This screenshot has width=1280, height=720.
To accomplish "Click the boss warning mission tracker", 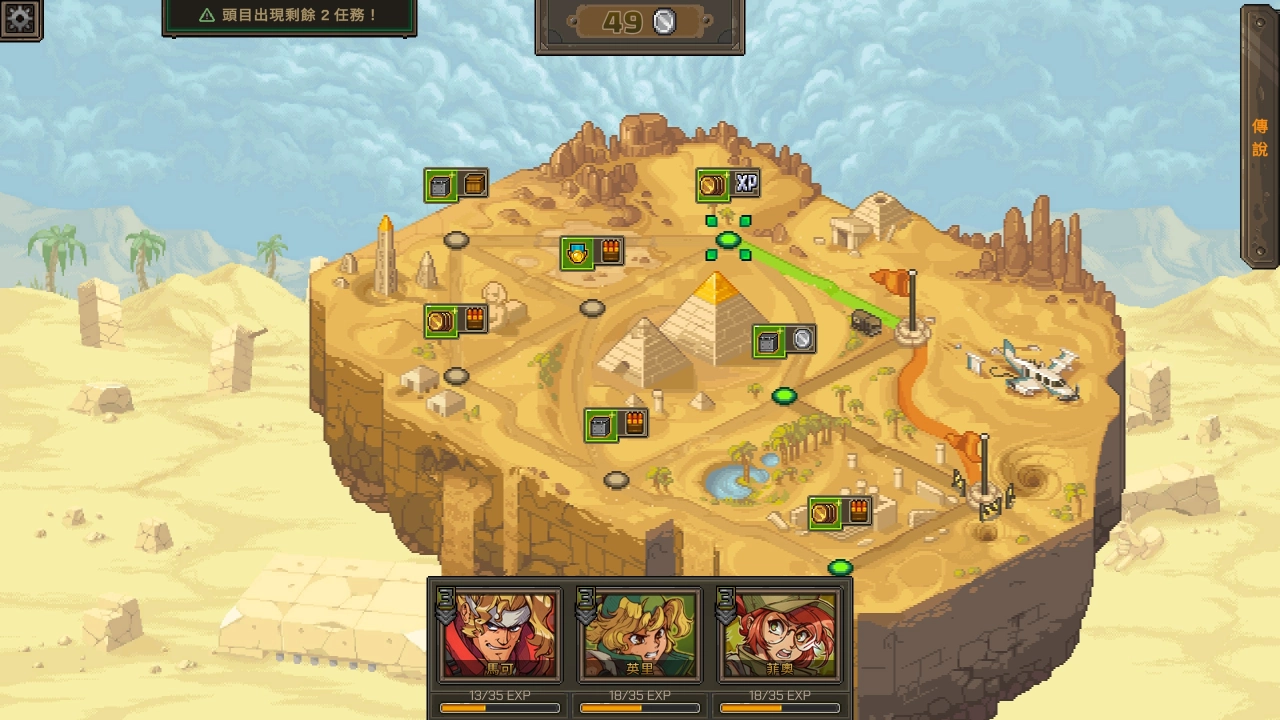I will coord(289,16).
